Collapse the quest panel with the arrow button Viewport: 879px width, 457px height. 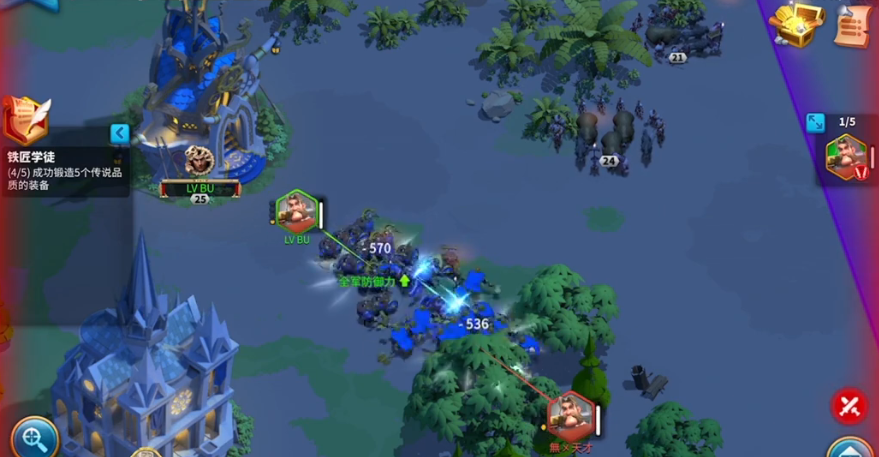pyautogui.click(x=120, y=133)
